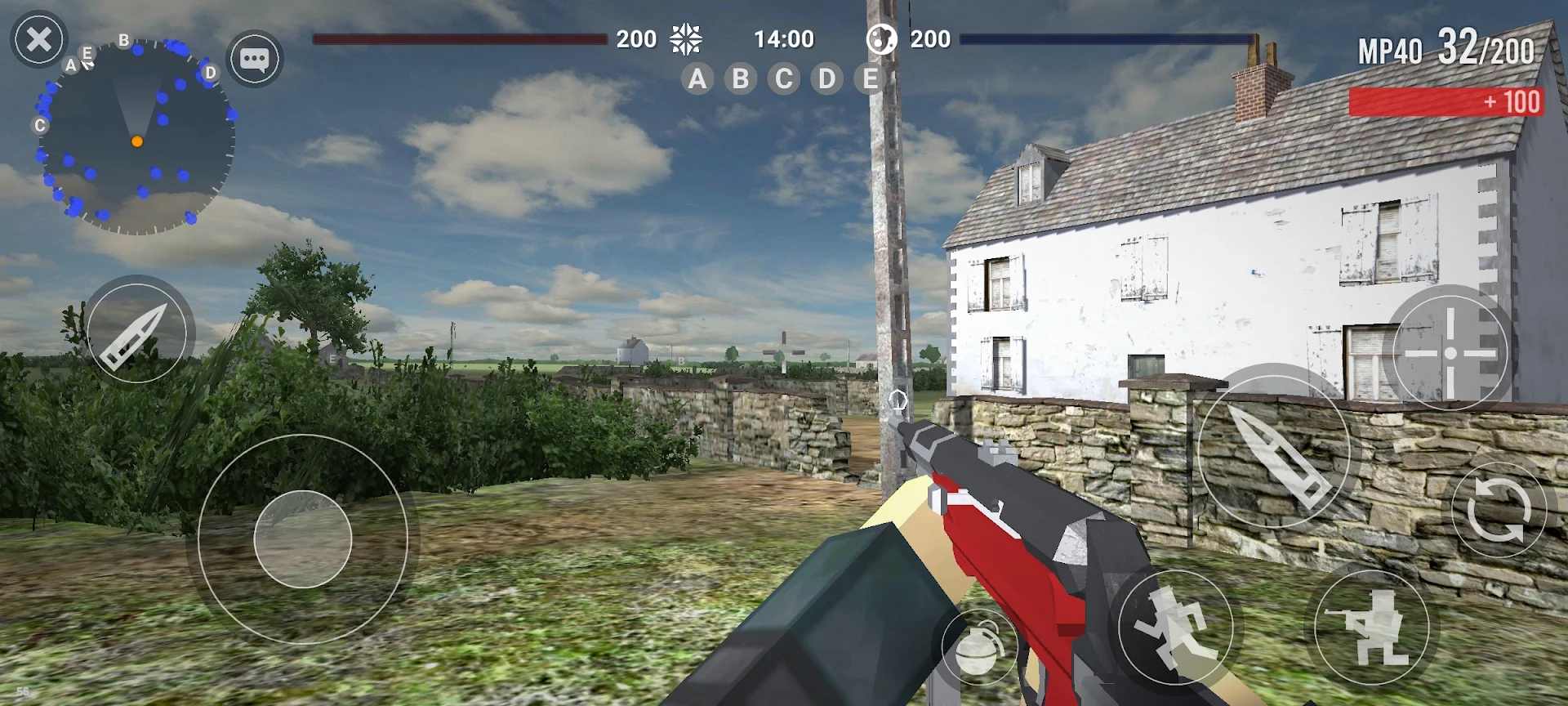Tap capture point D on the minimap
1568x706 pixels.
[x=210, y=73]
